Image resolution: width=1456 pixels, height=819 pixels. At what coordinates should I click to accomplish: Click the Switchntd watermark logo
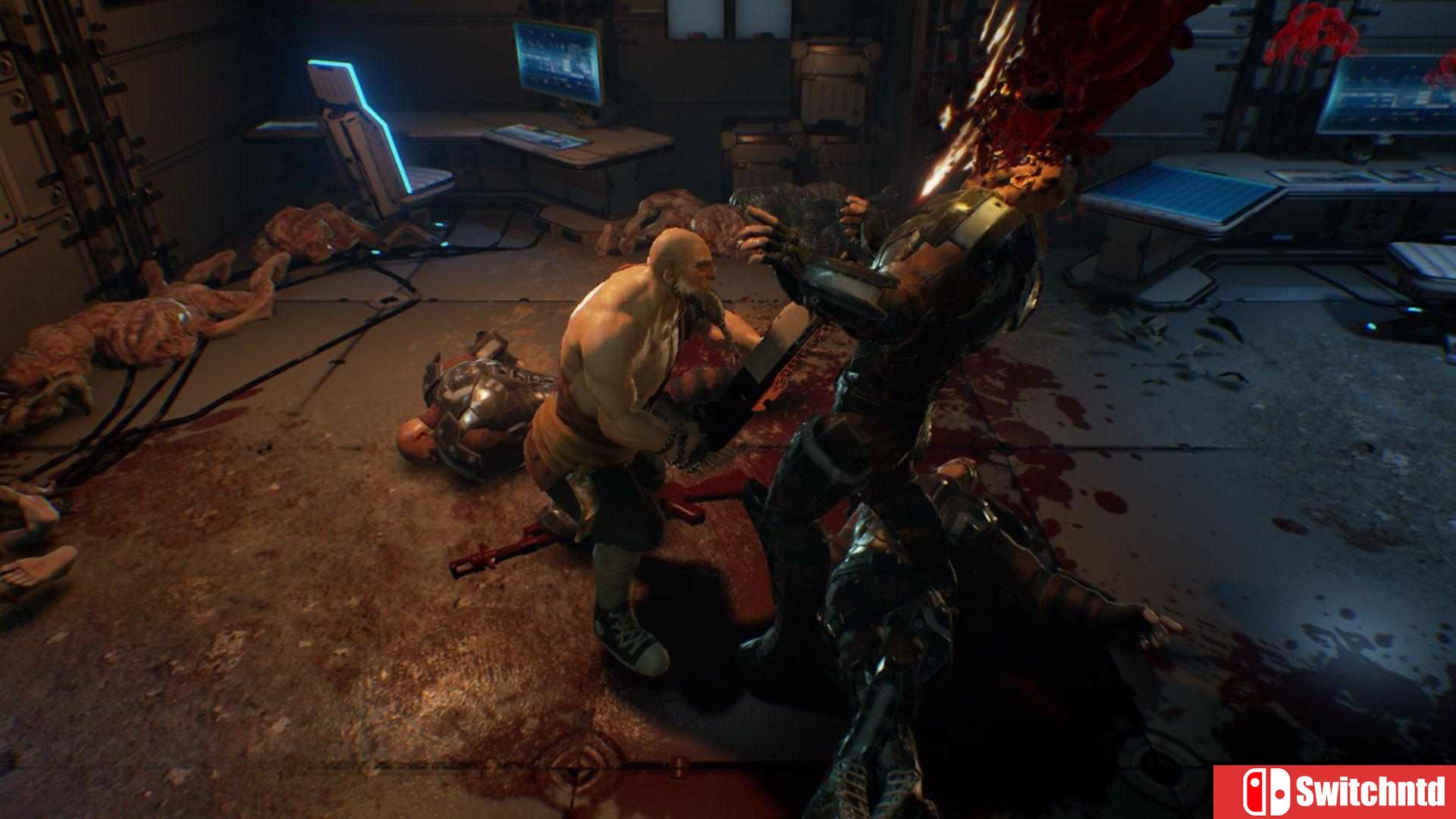pyautogui.click(x=1334, y=792)
